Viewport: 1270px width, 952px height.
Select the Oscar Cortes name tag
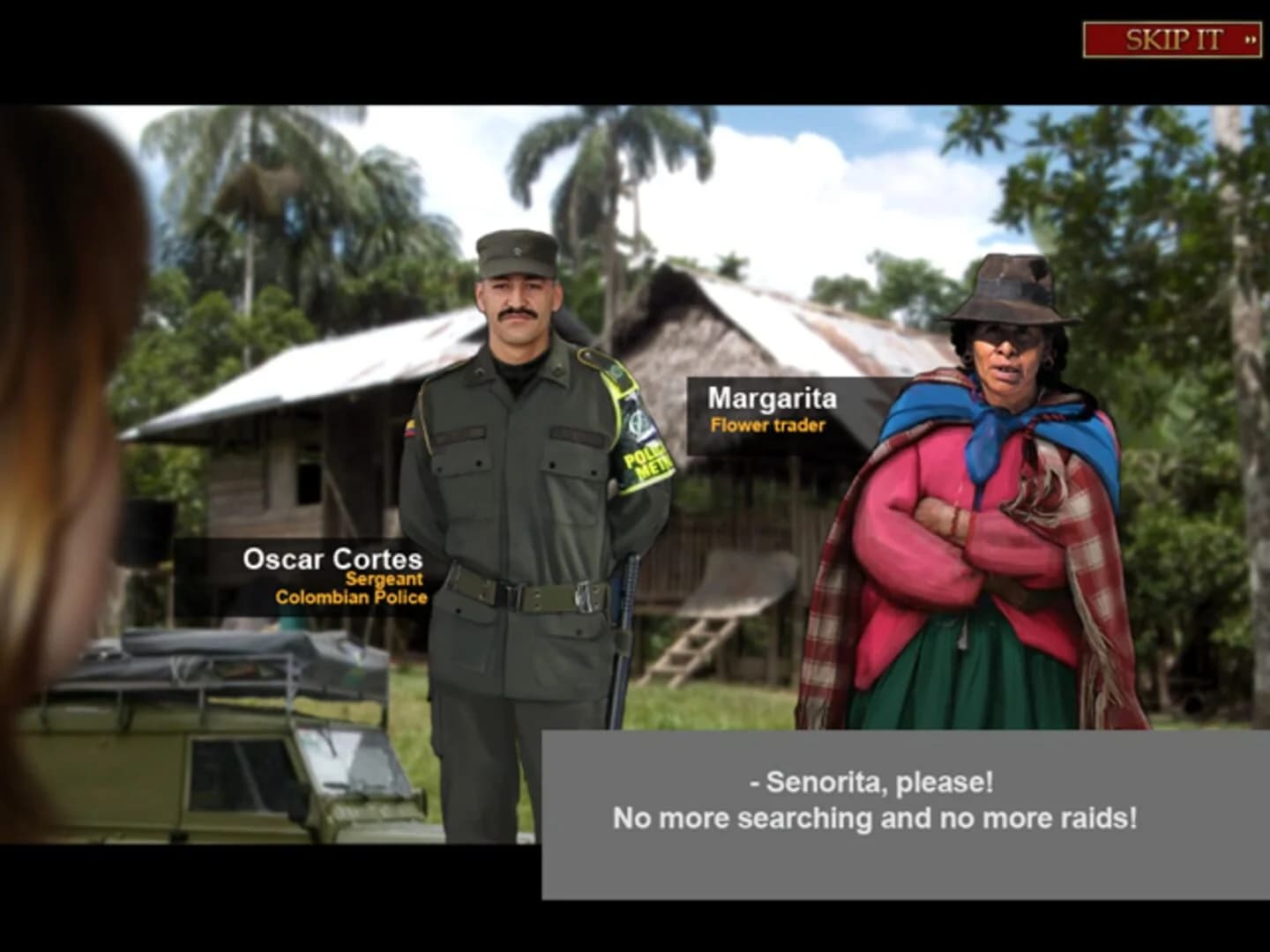(333, 559)
